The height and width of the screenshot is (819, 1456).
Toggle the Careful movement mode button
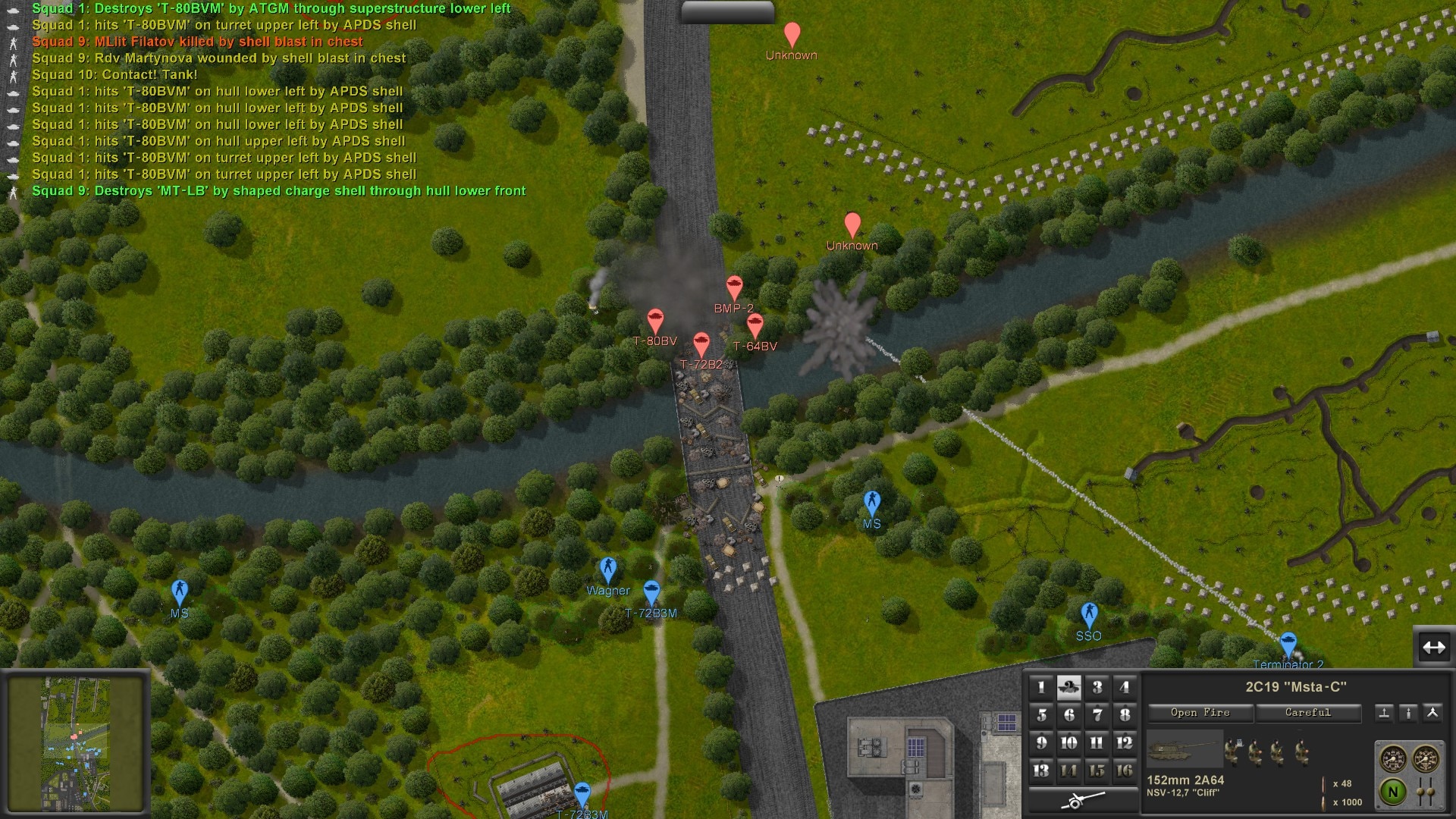pyautogui.click(x=1307, y=713)
